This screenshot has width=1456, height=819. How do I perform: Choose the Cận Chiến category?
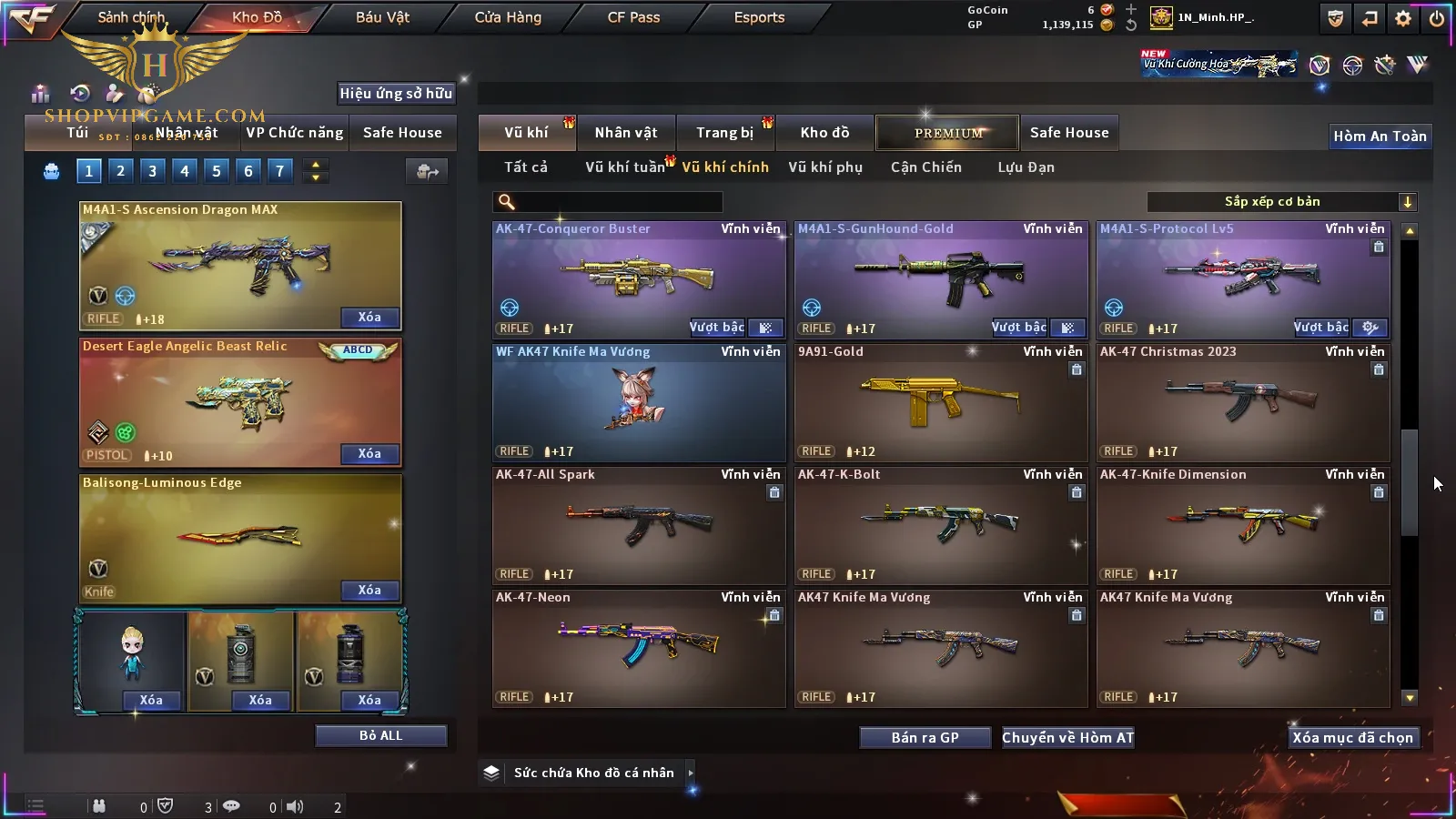pos(925,167)
